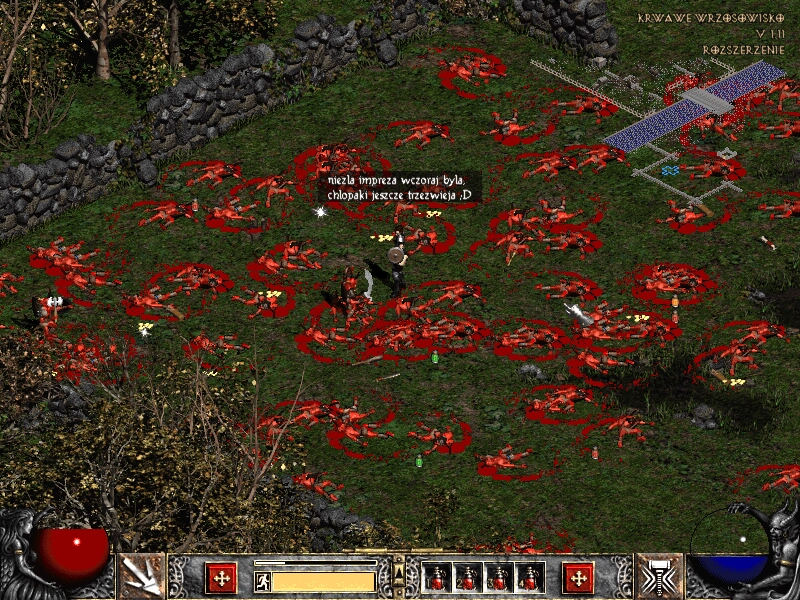
Task: Expand the mini menu arrow button
Action: 398,568
